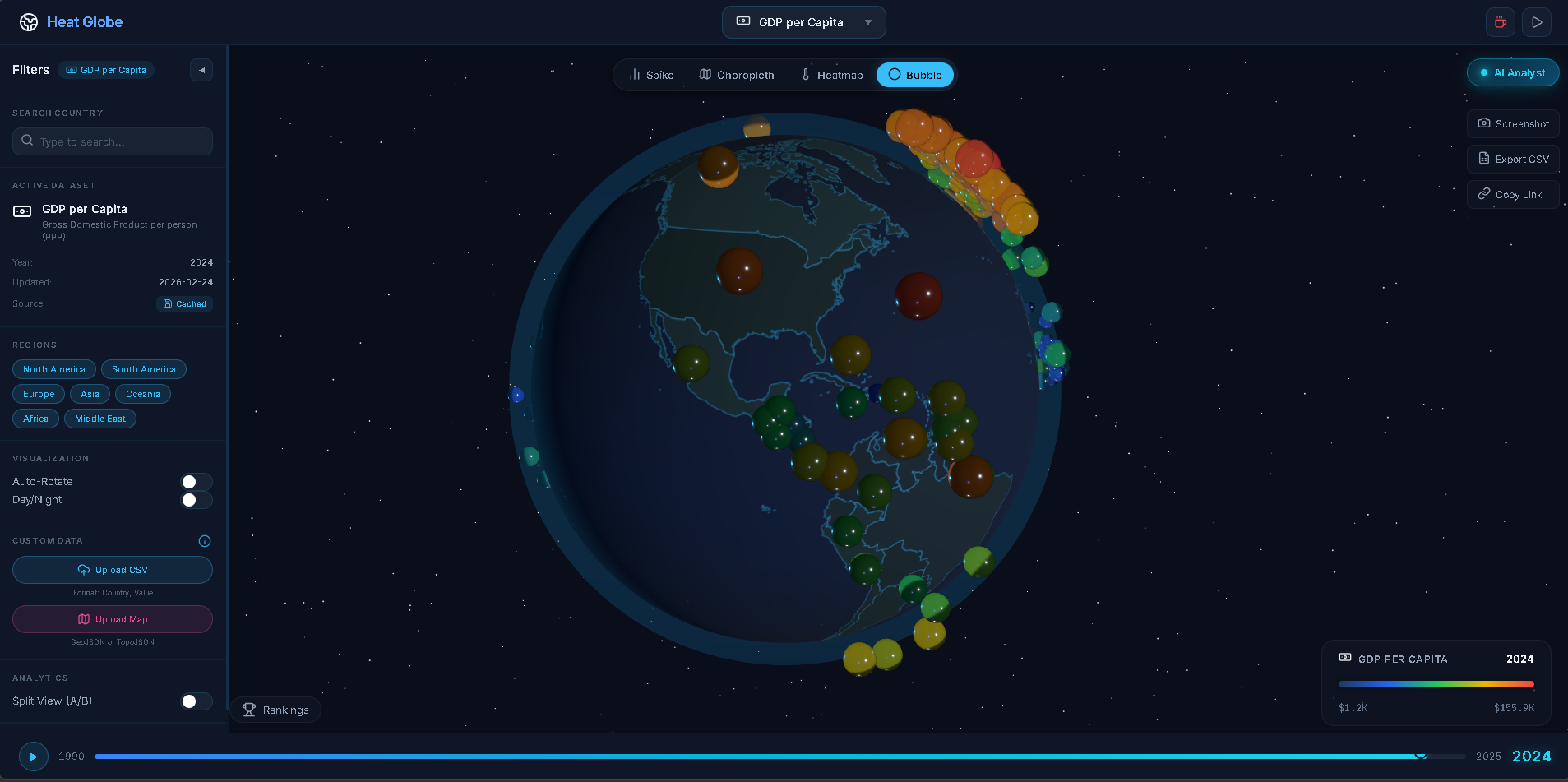Activate the Heatmap visualization
1568x782 pixels.
click(831, 75)
